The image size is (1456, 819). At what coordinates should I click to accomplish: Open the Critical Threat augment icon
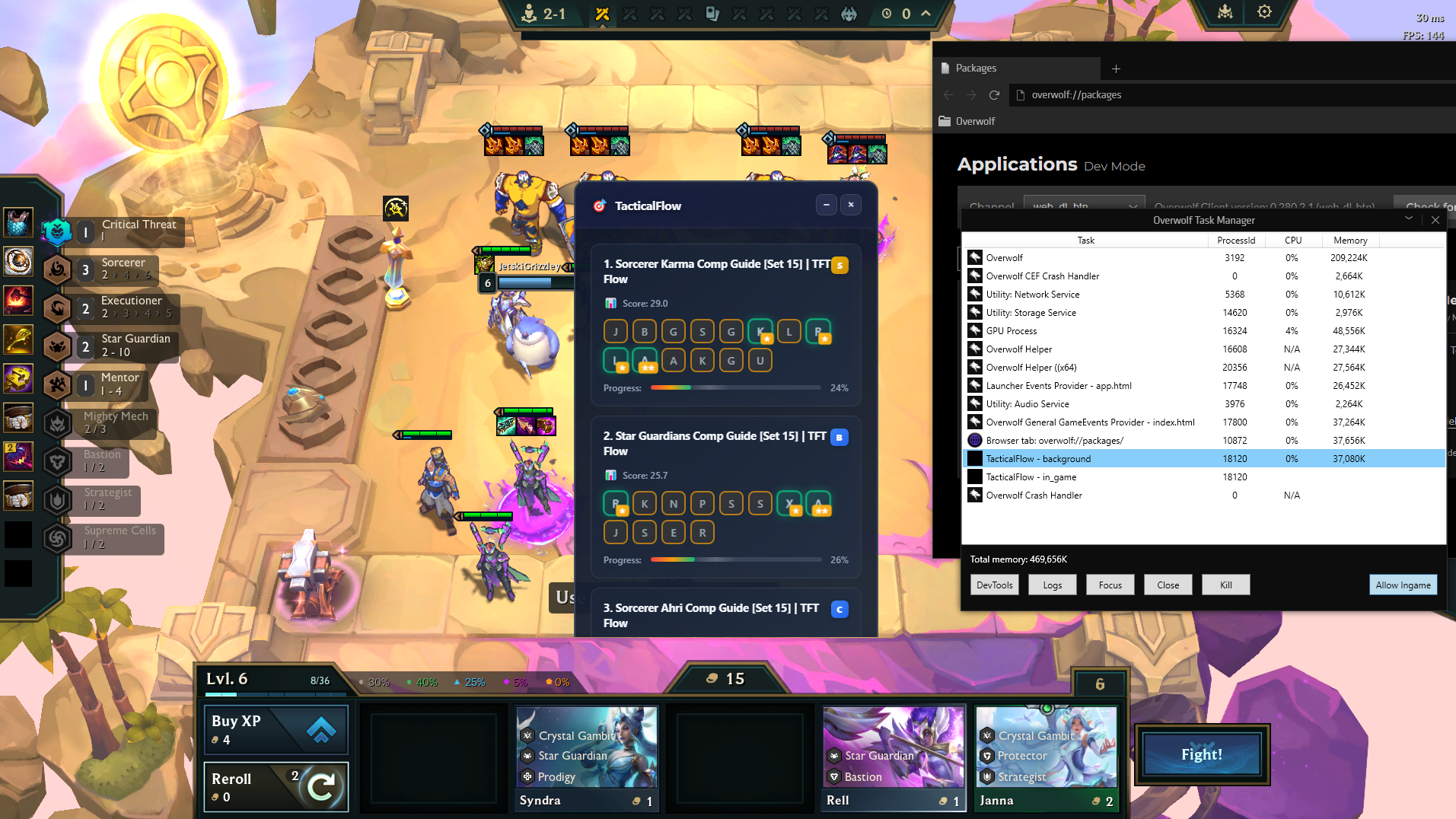pos(57,231)
